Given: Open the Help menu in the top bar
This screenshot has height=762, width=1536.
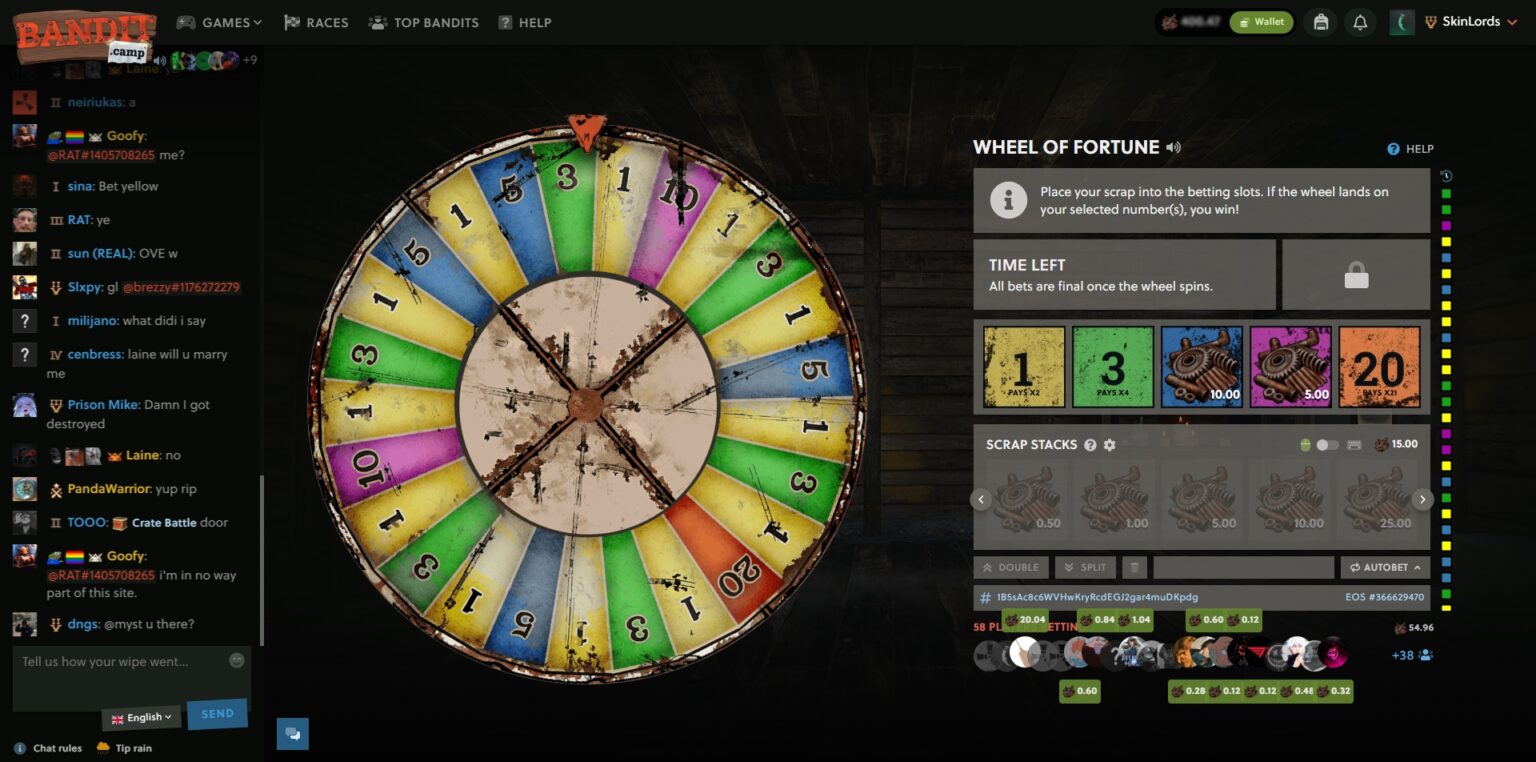Looking at the screenshot, I should point(525,22).
